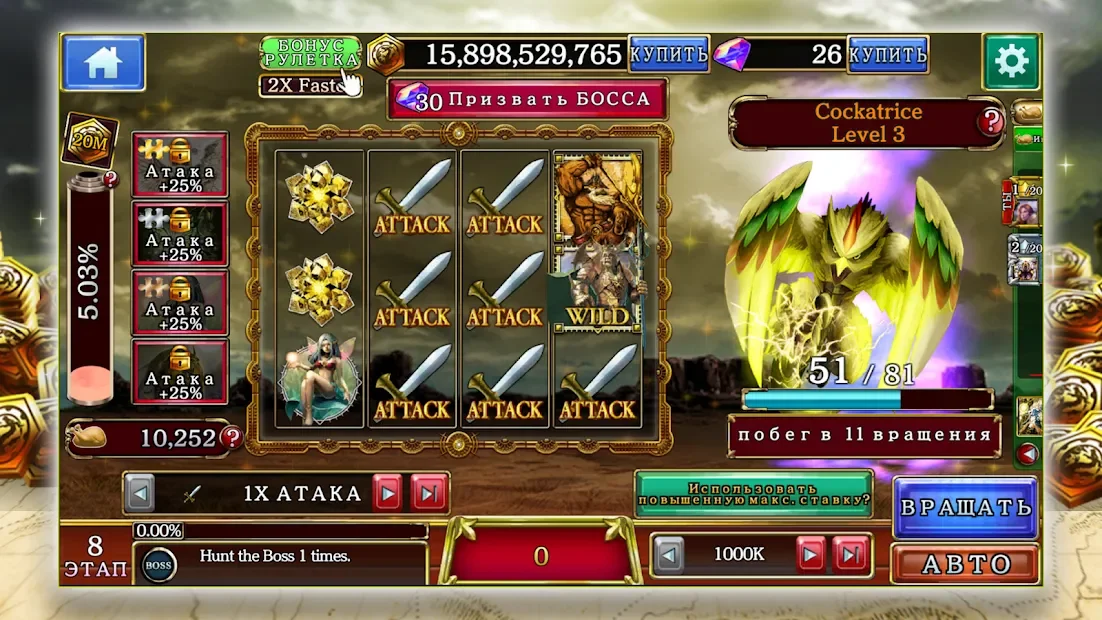Increase the 1000K bet amount
The height and width of the screenshot is (620, 1102).
(810, 554)
